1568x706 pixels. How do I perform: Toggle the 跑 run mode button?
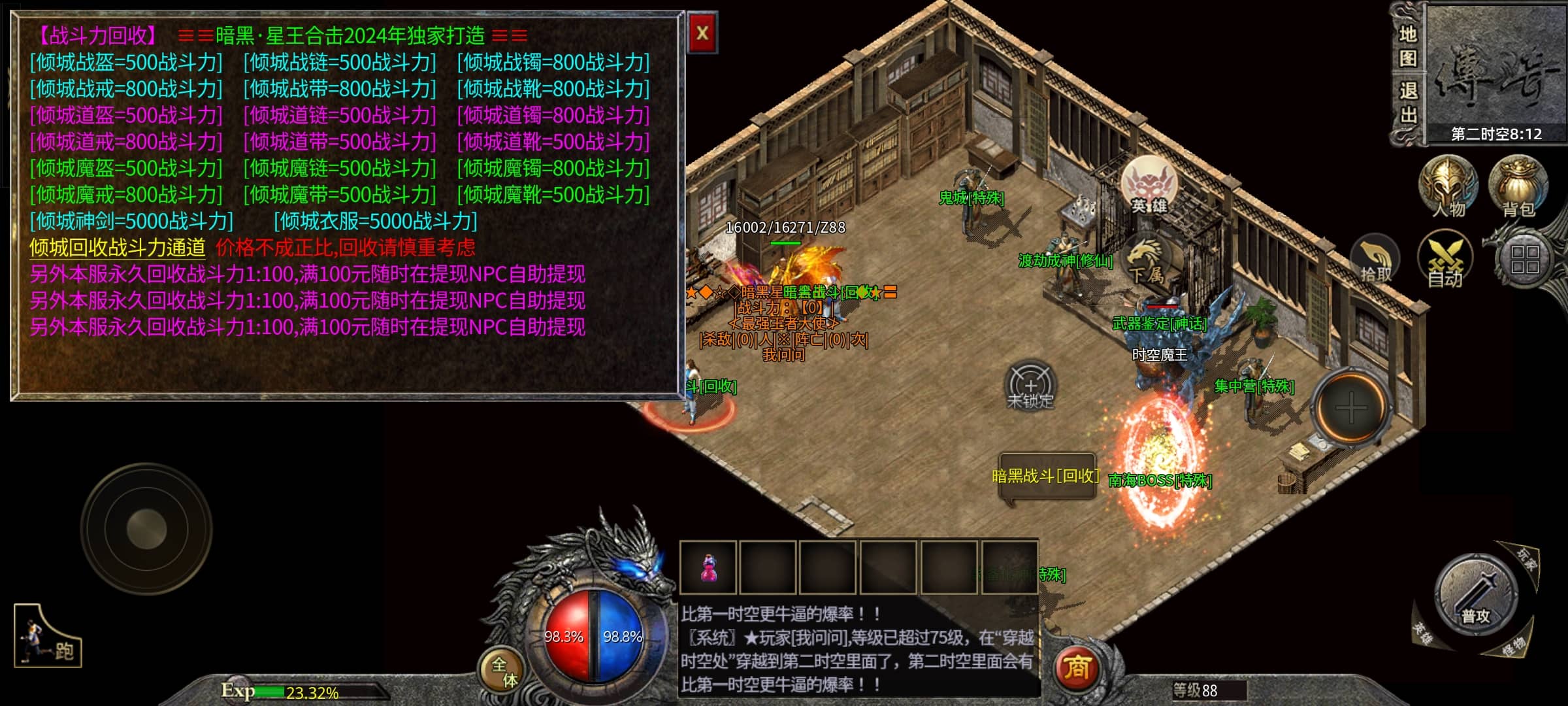pyautogui.click(x=48, y=637)
